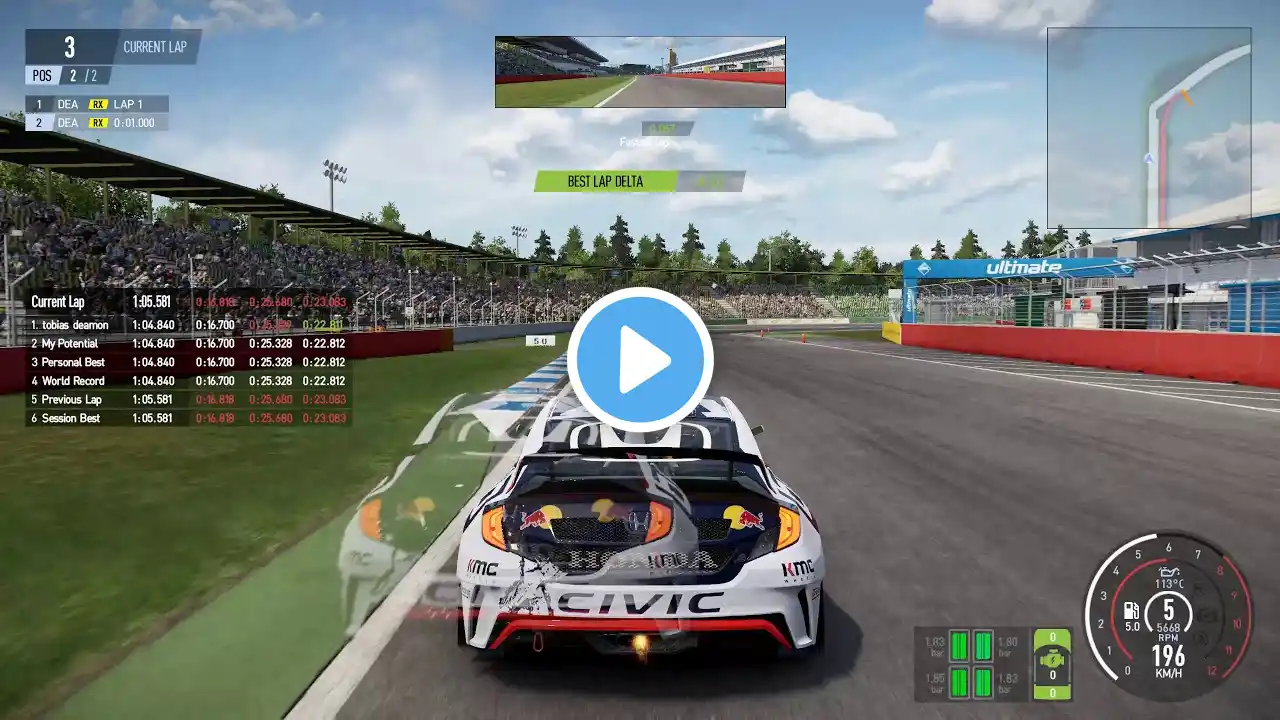Image resolution: width=1280 pixels, height=720 pixels.
Task: Click the engine damage status icon
Action: tap(1051, 659)
